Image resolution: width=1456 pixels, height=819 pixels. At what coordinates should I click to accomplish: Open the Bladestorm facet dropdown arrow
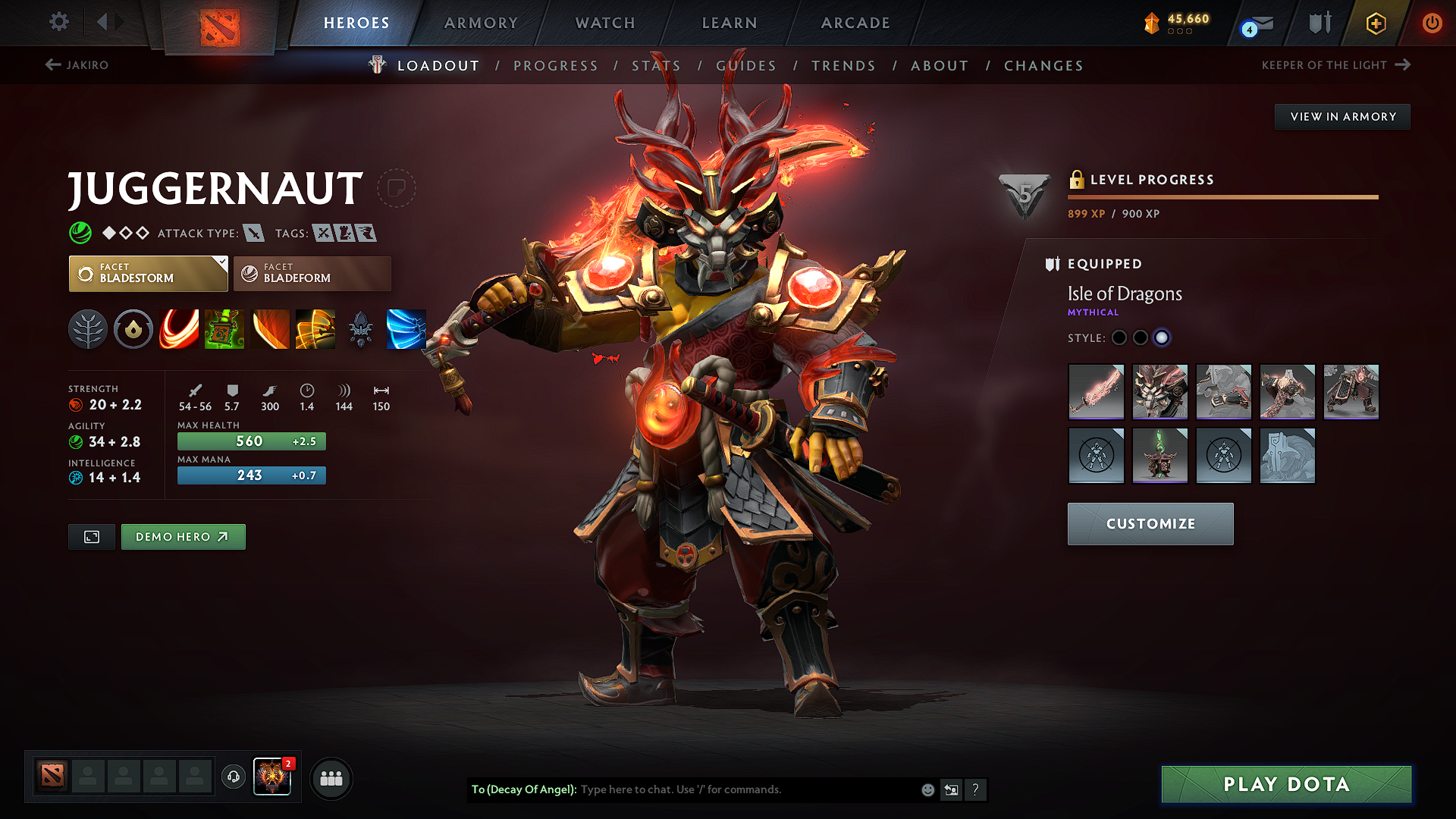click(x=221, y=264)
